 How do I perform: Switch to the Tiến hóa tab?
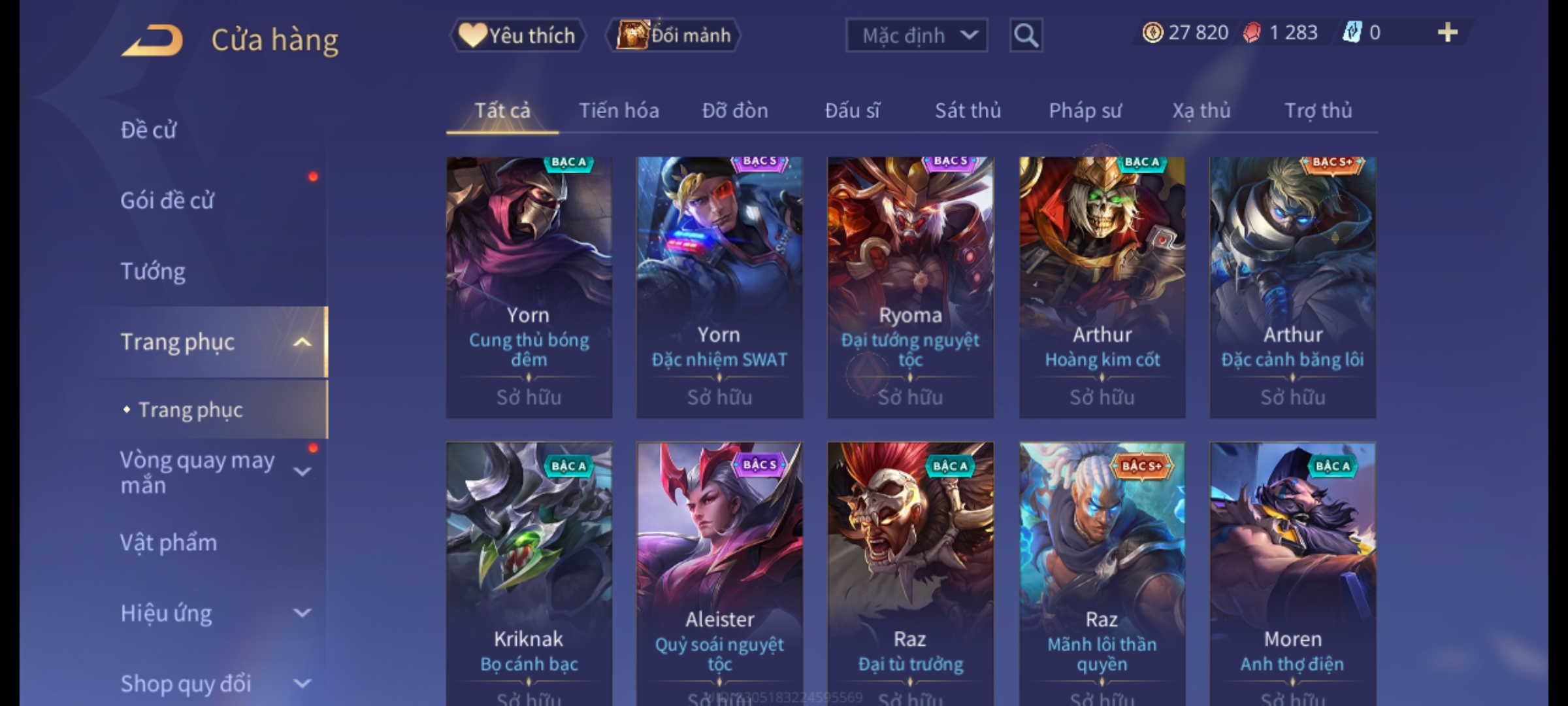619,110
